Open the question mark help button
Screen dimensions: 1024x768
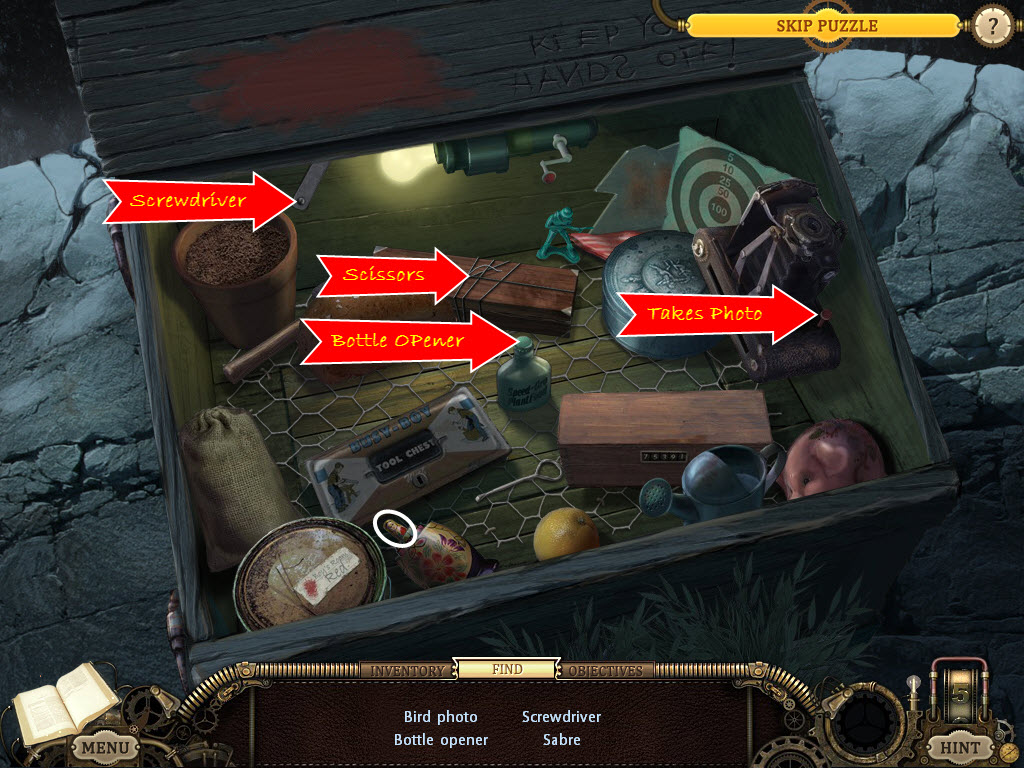pos(992,25)
